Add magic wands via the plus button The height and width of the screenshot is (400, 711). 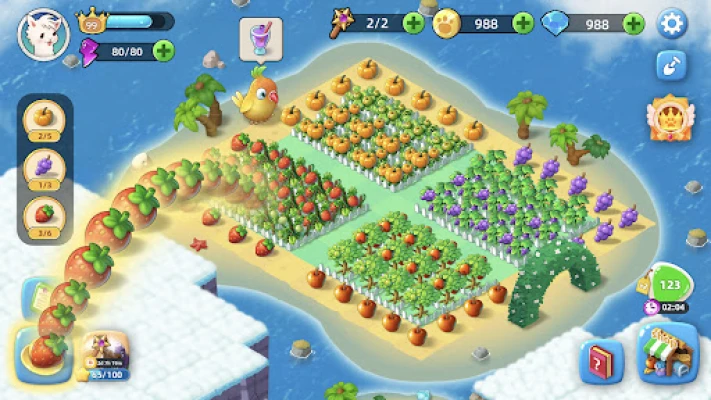coord(413,23)
